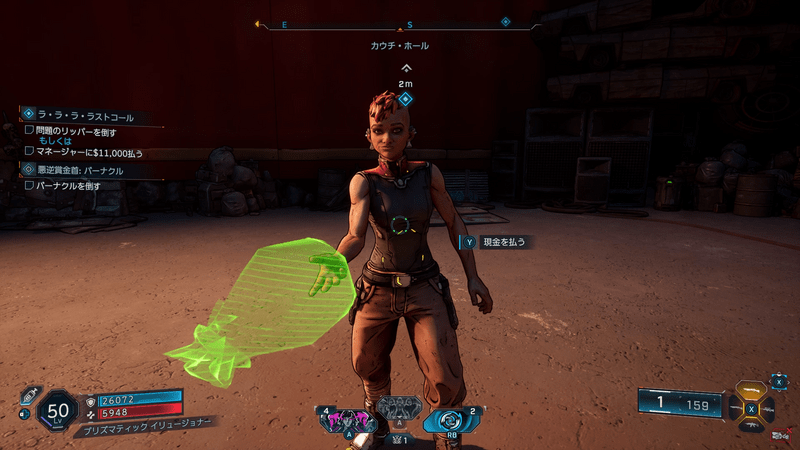Switch to the left weapon slot
The height and width of the screenshot is (450, 800).
tap(737, 409)
